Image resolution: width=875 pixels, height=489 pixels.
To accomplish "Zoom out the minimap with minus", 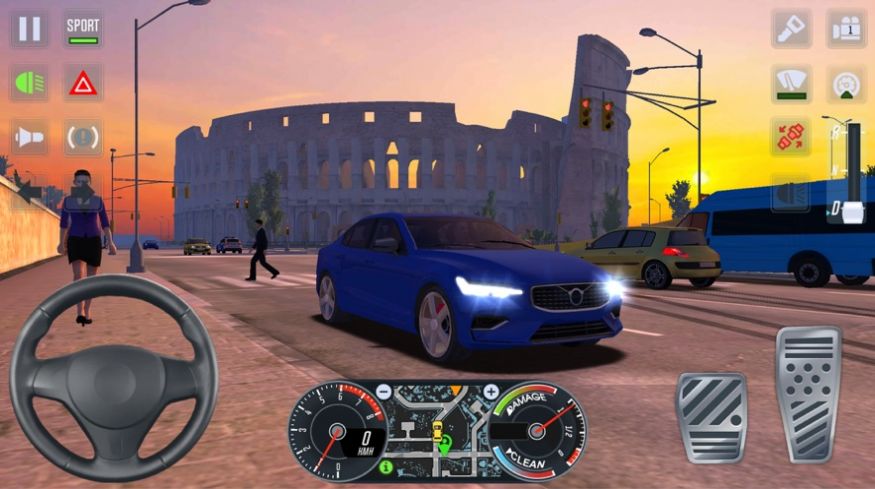I will coord(386,391).
